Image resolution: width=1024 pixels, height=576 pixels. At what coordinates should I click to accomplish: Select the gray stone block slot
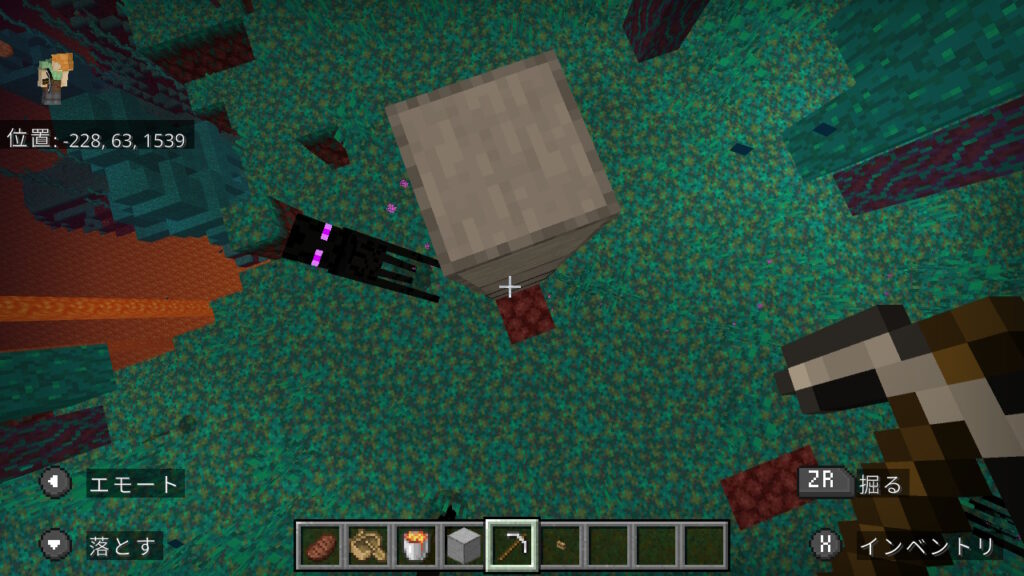464,546
